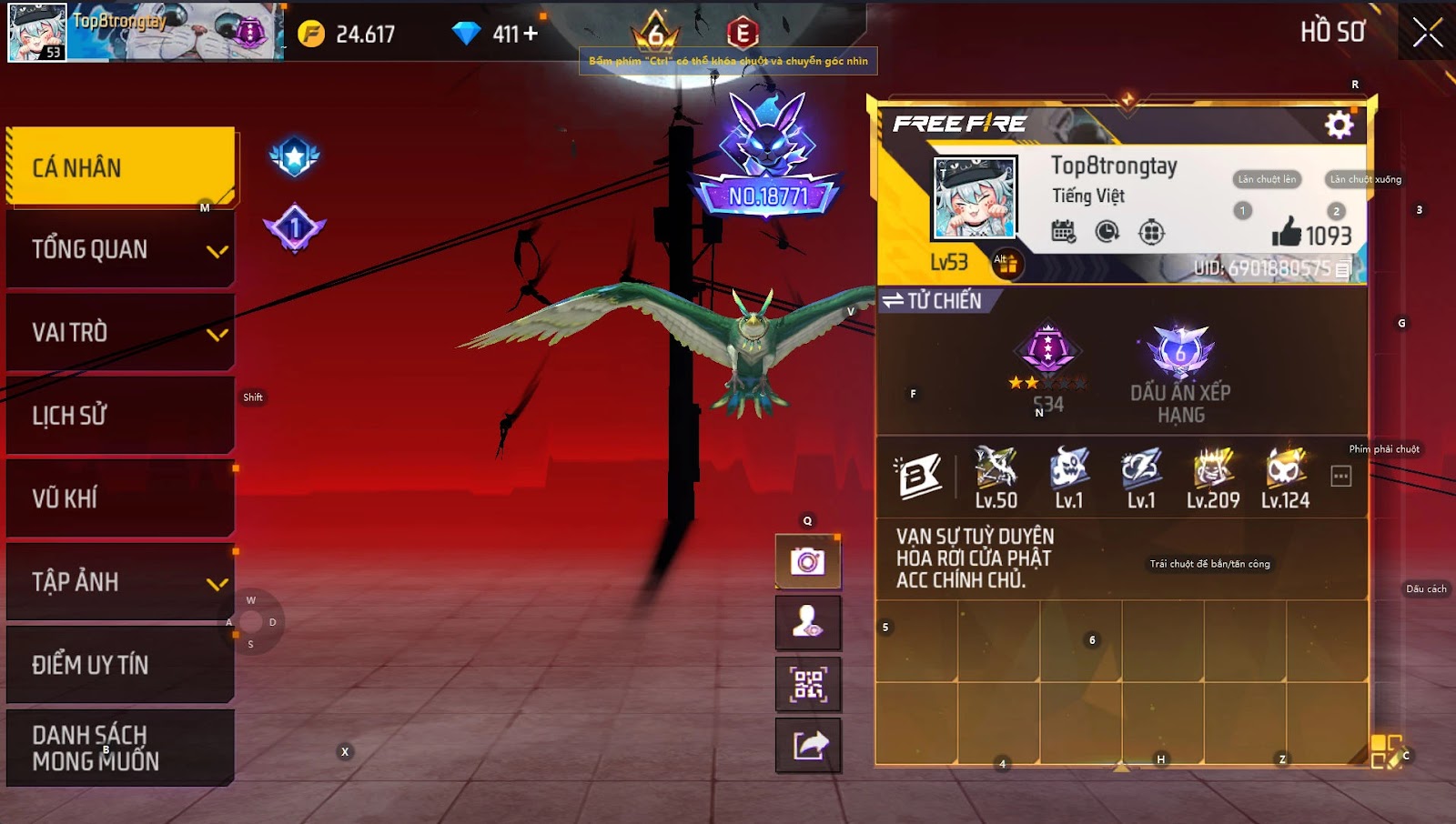Add diamonds with the plus button

coord(531,34)
